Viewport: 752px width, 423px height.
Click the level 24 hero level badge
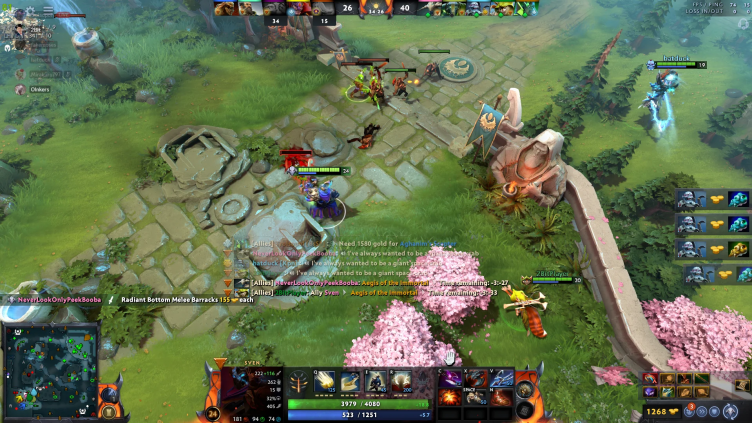pos(212,413)
